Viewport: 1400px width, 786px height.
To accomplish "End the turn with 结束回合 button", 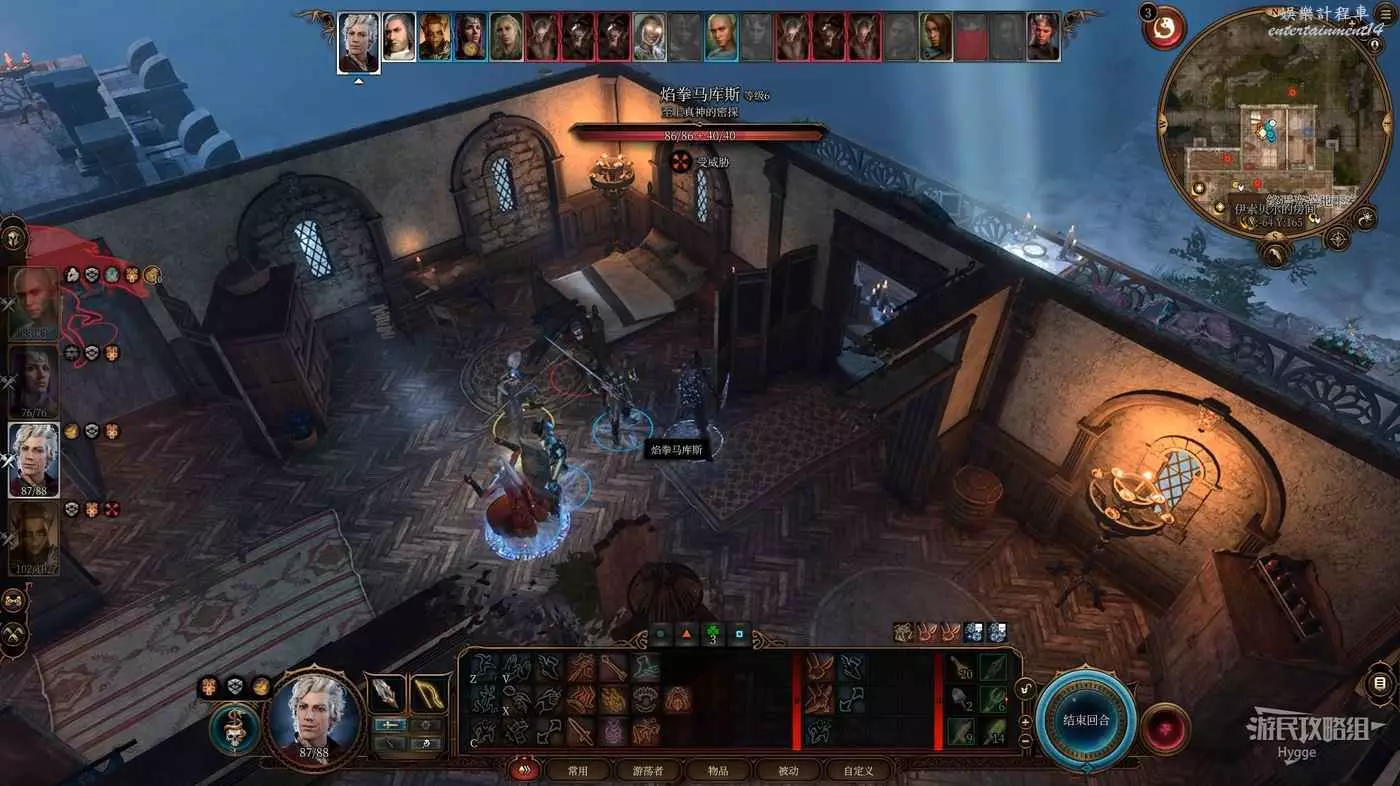I will [x=1085, y=720].
